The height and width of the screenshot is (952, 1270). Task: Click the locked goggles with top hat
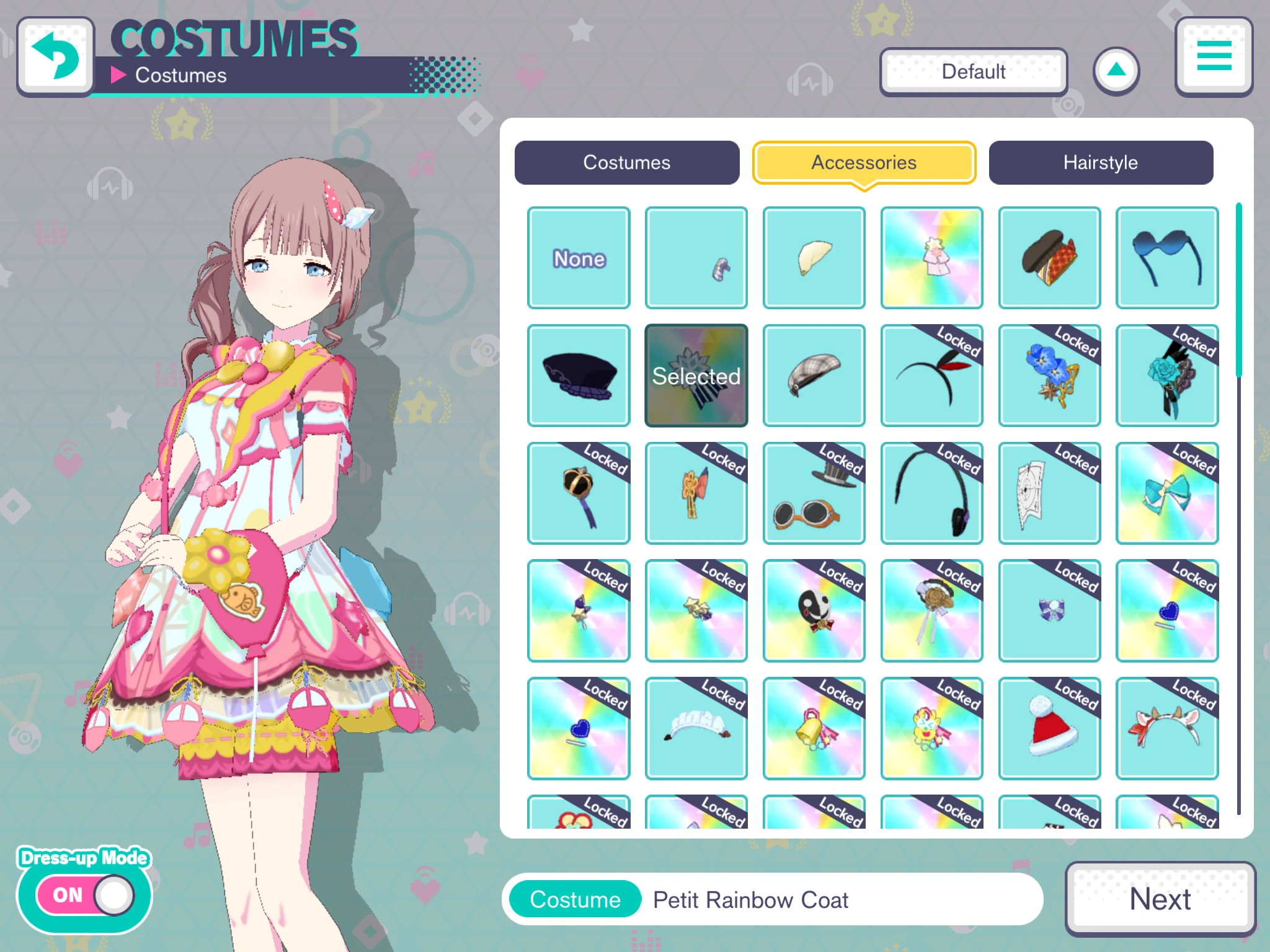click(x=814, y=493)
